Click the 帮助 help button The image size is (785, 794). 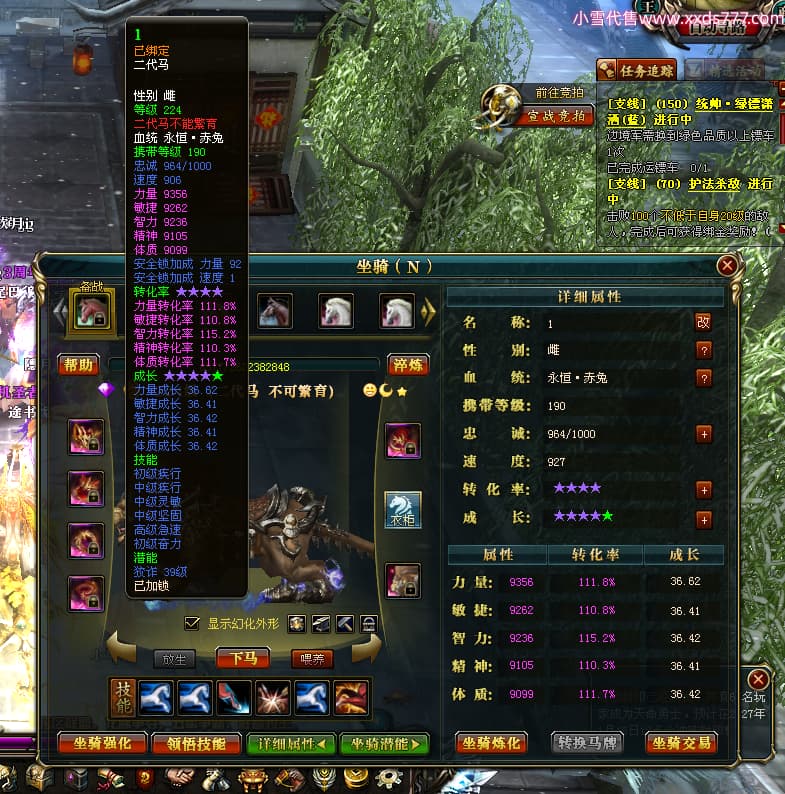click(78, 365)
